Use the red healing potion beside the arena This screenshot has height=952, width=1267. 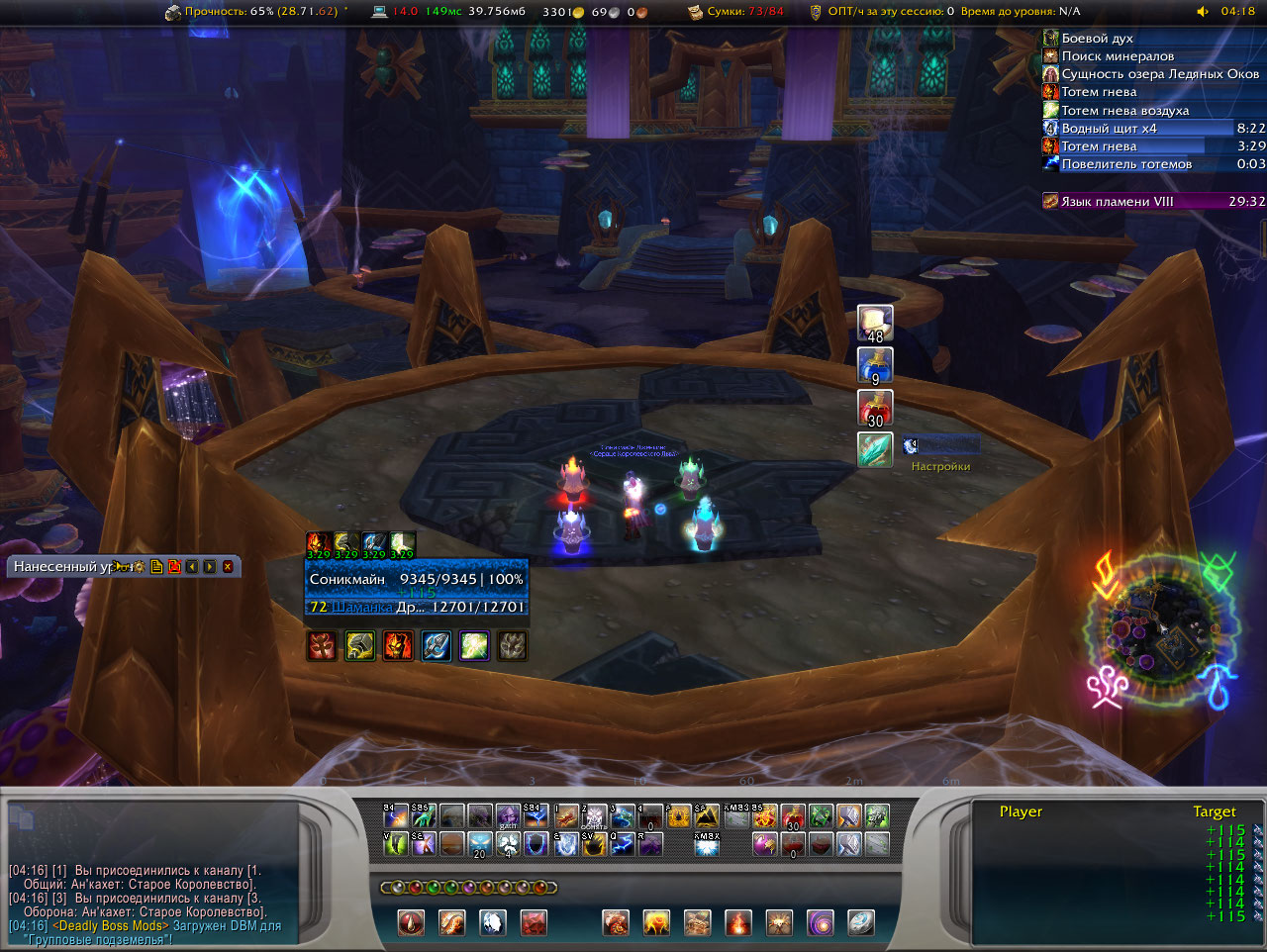pos(875,408)
